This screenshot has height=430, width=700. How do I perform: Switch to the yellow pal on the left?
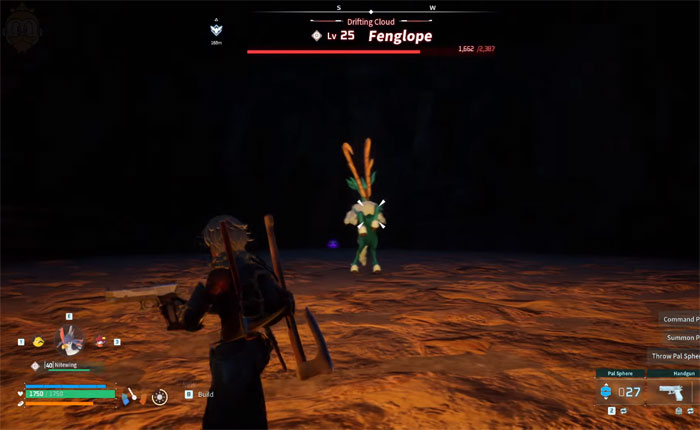point(38,342)
